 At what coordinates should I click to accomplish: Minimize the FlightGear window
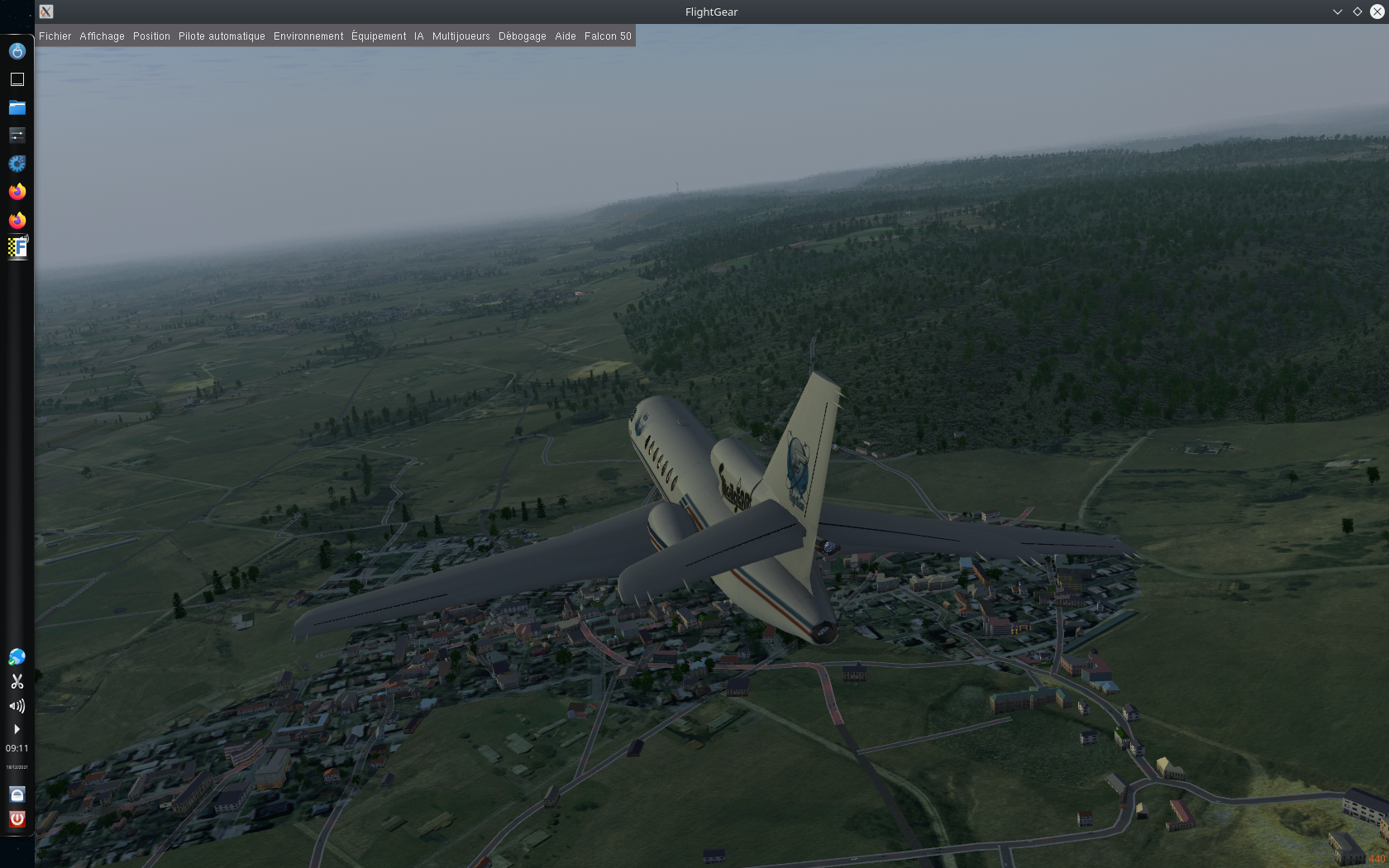click(x=1337, y=12)
